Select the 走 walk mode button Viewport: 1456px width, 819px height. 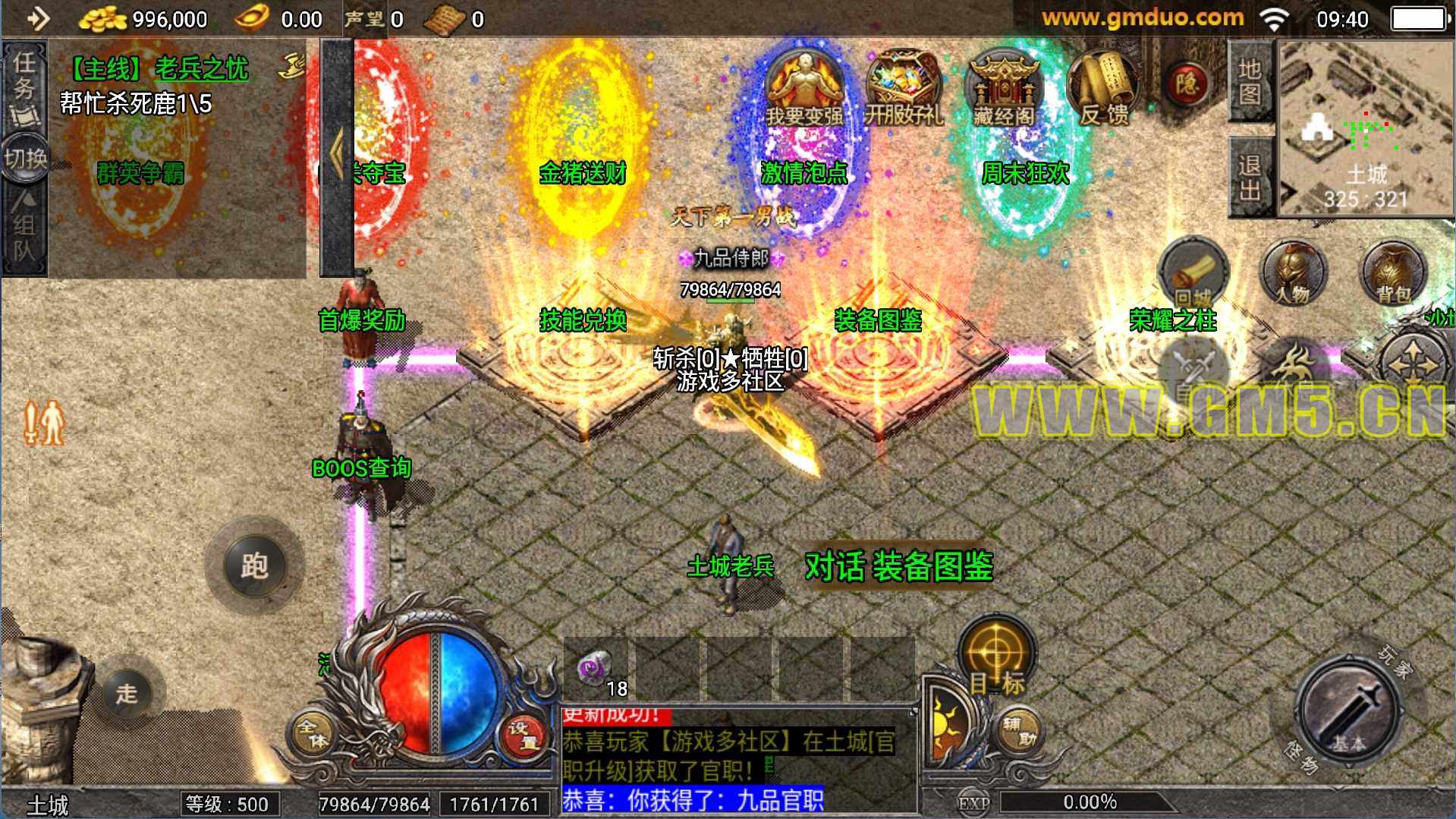coord(127,693)
